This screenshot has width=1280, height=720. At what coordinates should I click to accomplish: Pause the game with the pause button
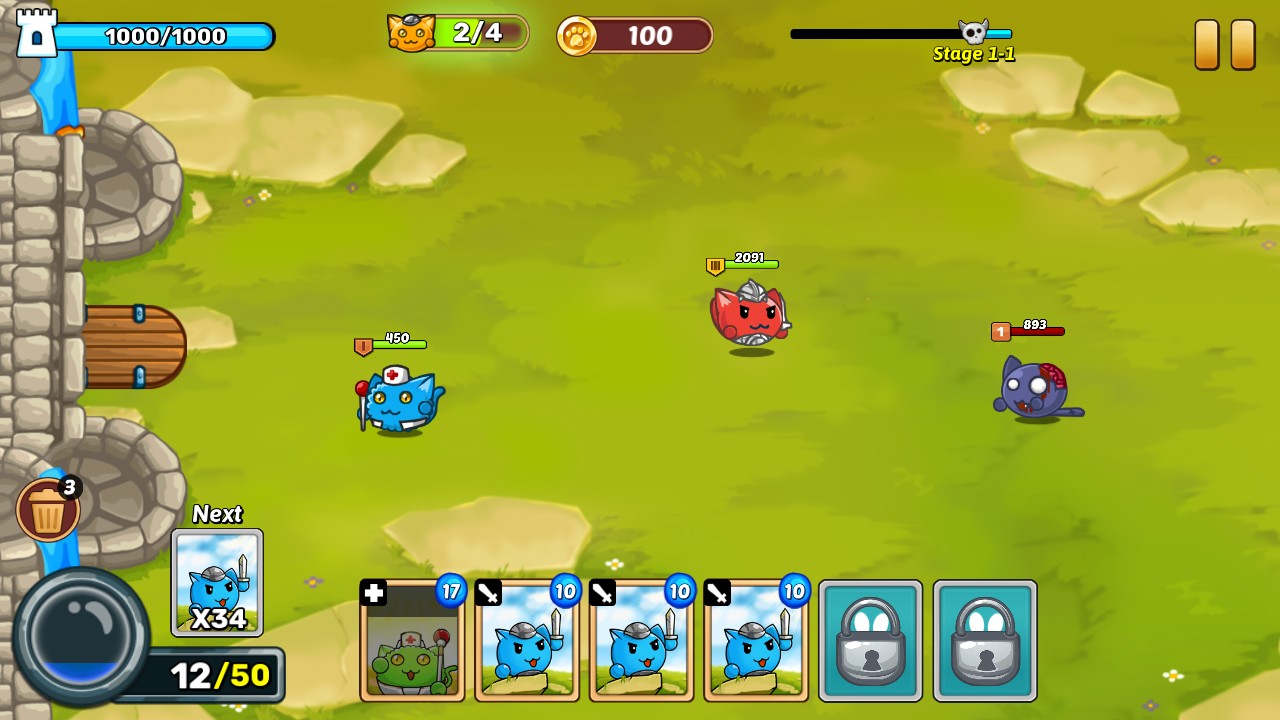pyautogui.click(x=1224, y=45)
